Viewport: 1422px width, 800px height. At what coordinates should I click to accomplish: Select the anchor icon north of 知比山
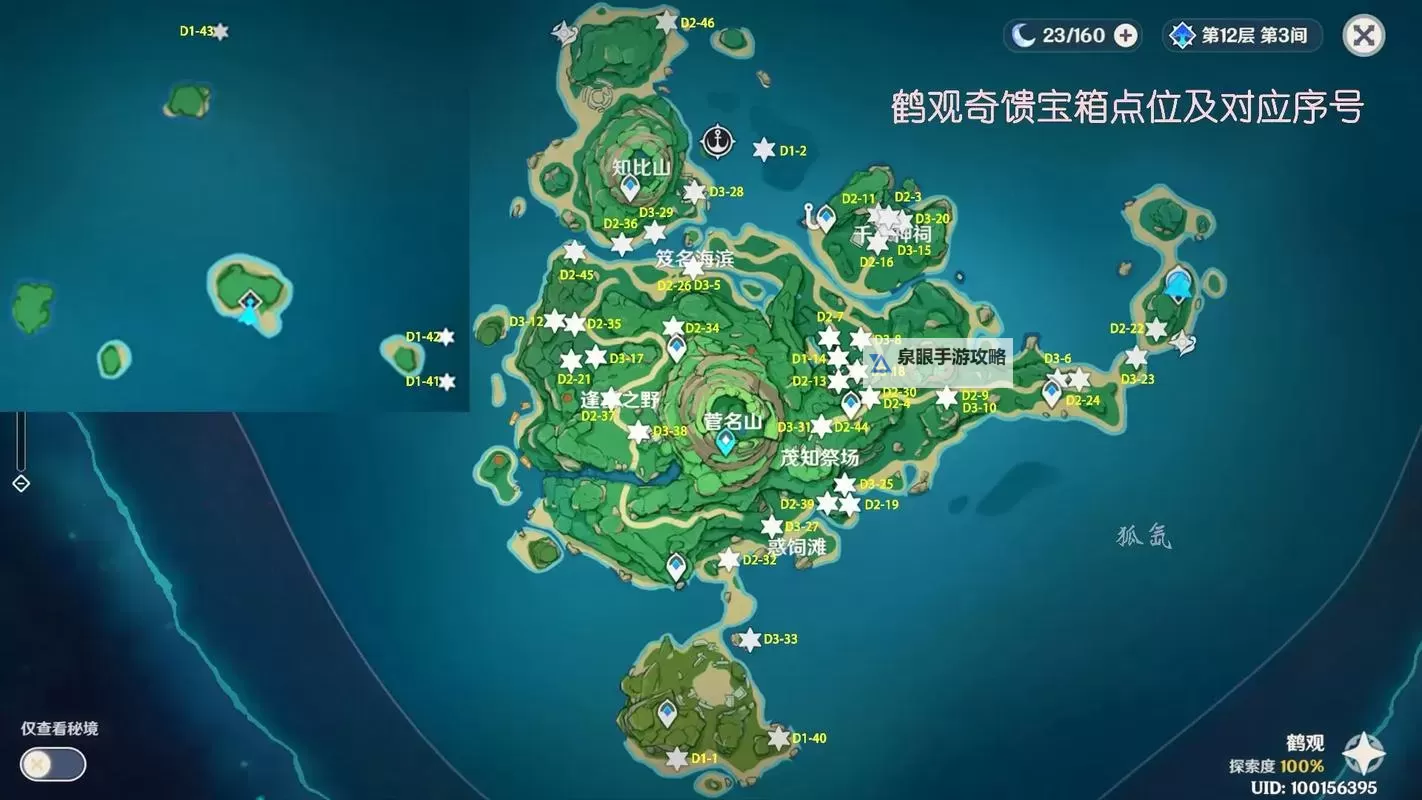[x=716, y=139]
